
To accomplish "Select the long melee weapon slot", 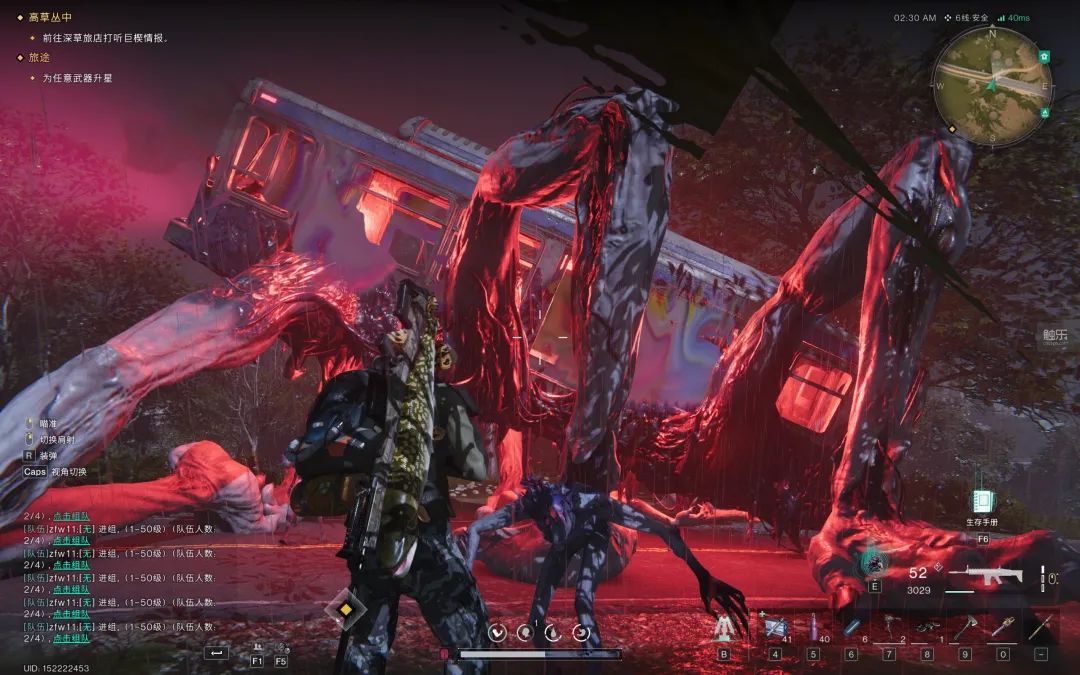I will tap(1041, 628).
